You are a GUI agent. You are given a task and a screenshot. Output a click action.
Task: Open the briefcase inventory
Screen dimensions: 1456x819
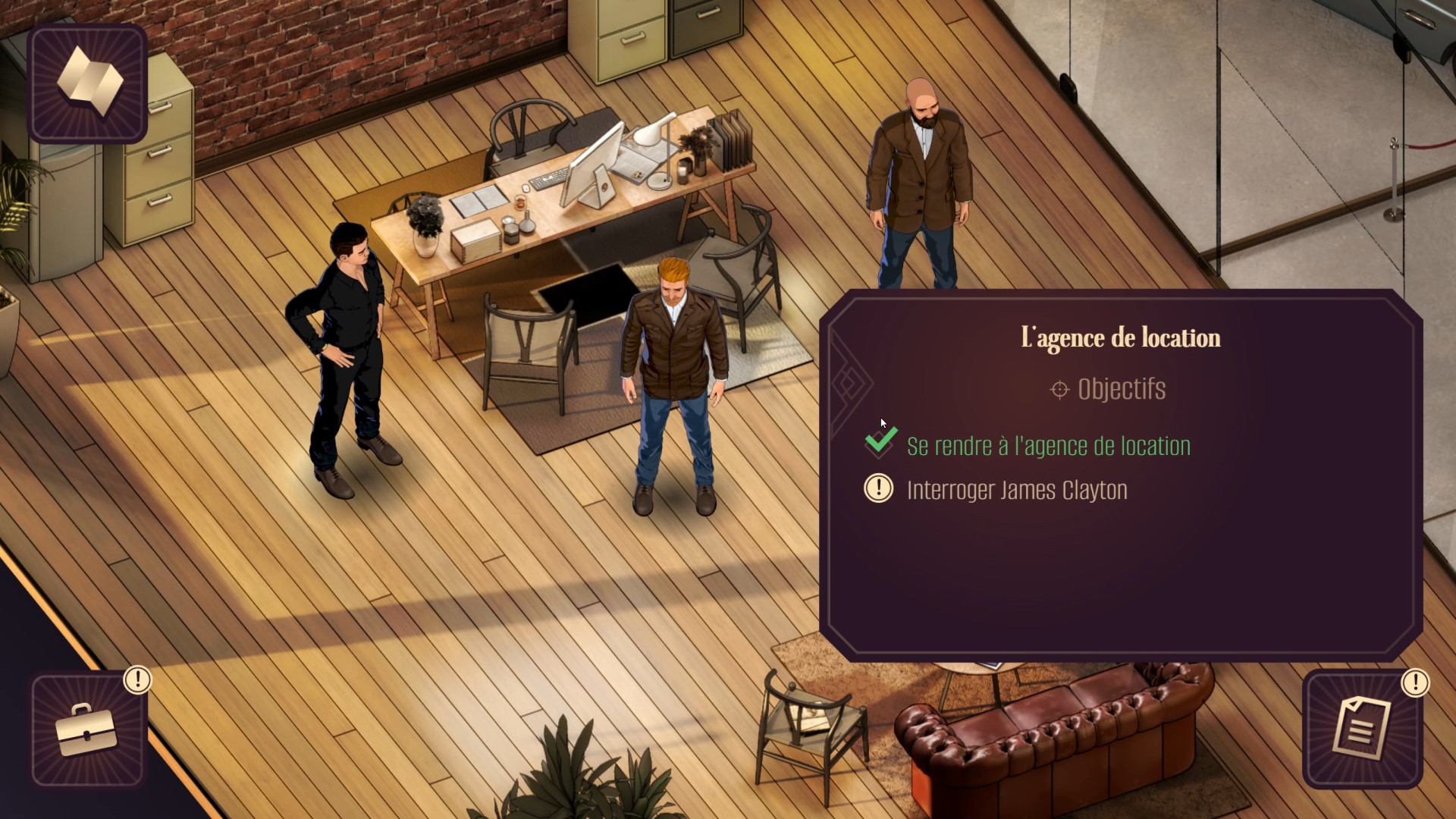point(88,731)
